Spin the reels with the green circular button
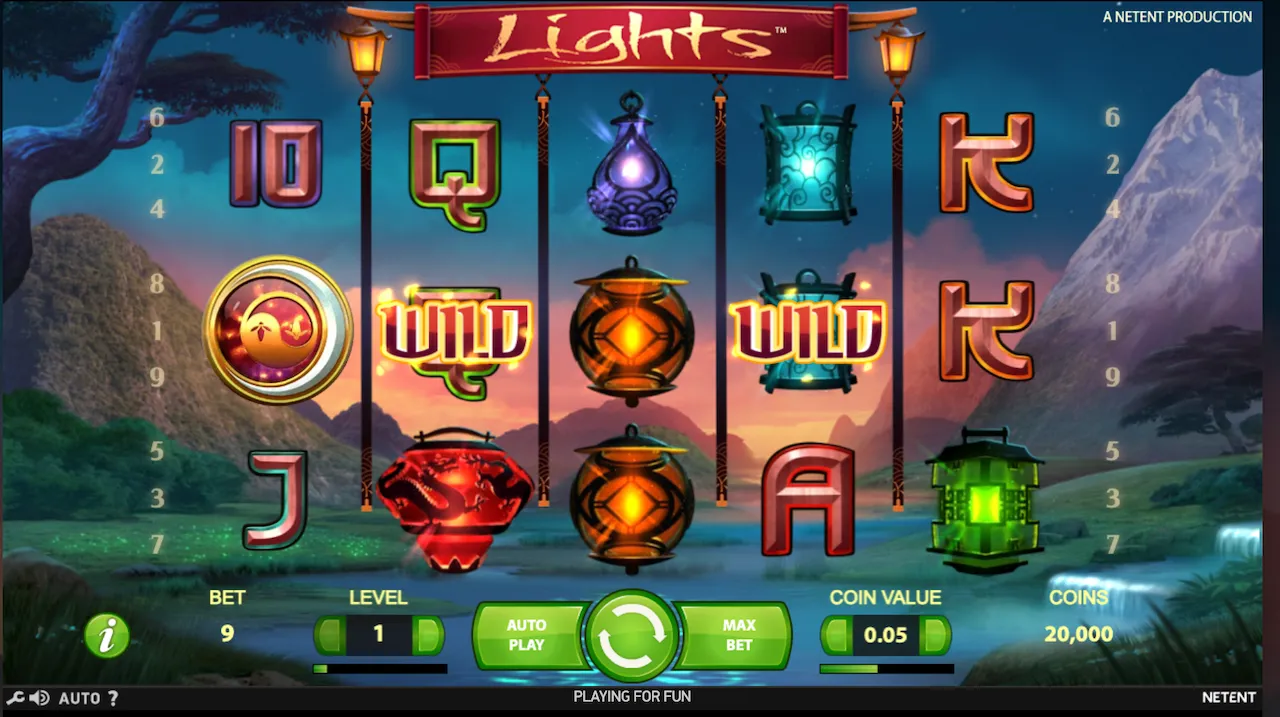The image size is (1280, 717). (x=632, y=635)
